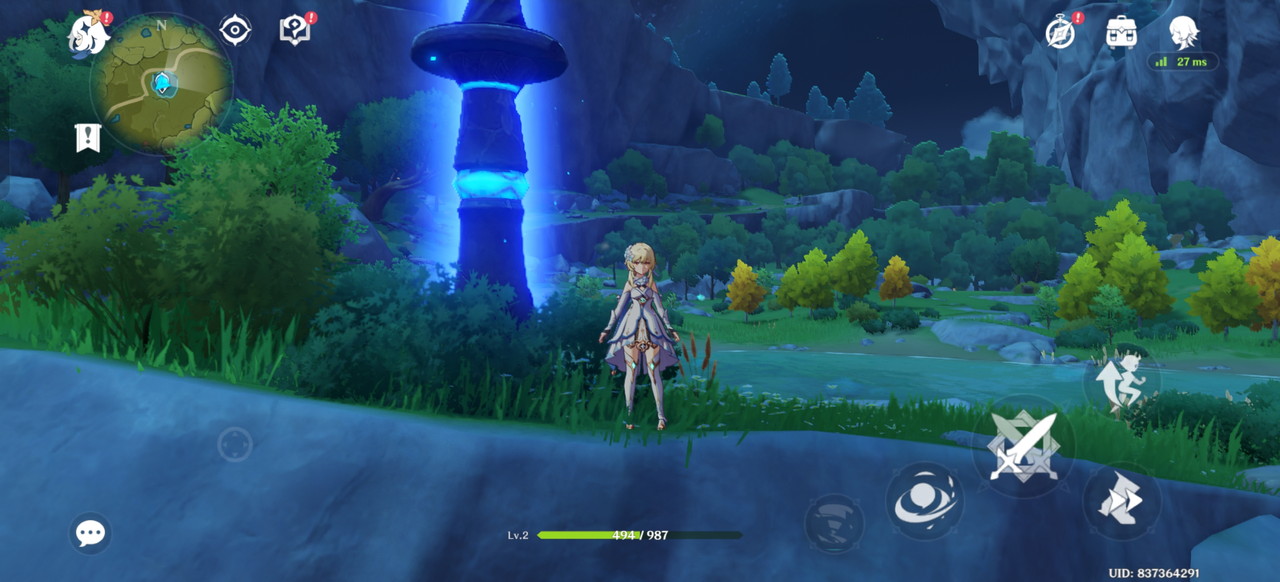1280x582 pixels.
Task: Open the backpack inventory
Action: (x=1121, y=32)
